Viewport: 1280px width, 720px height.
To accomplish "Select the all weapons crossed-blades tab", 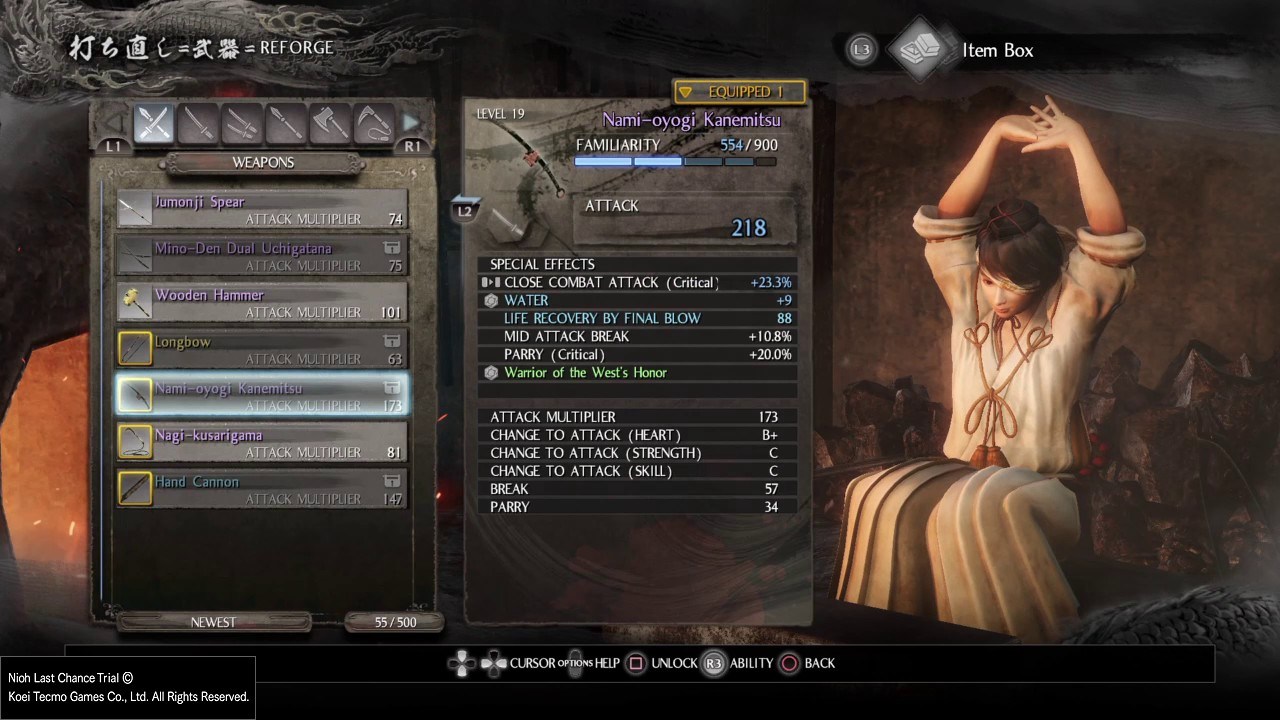I will coord(154,124).
